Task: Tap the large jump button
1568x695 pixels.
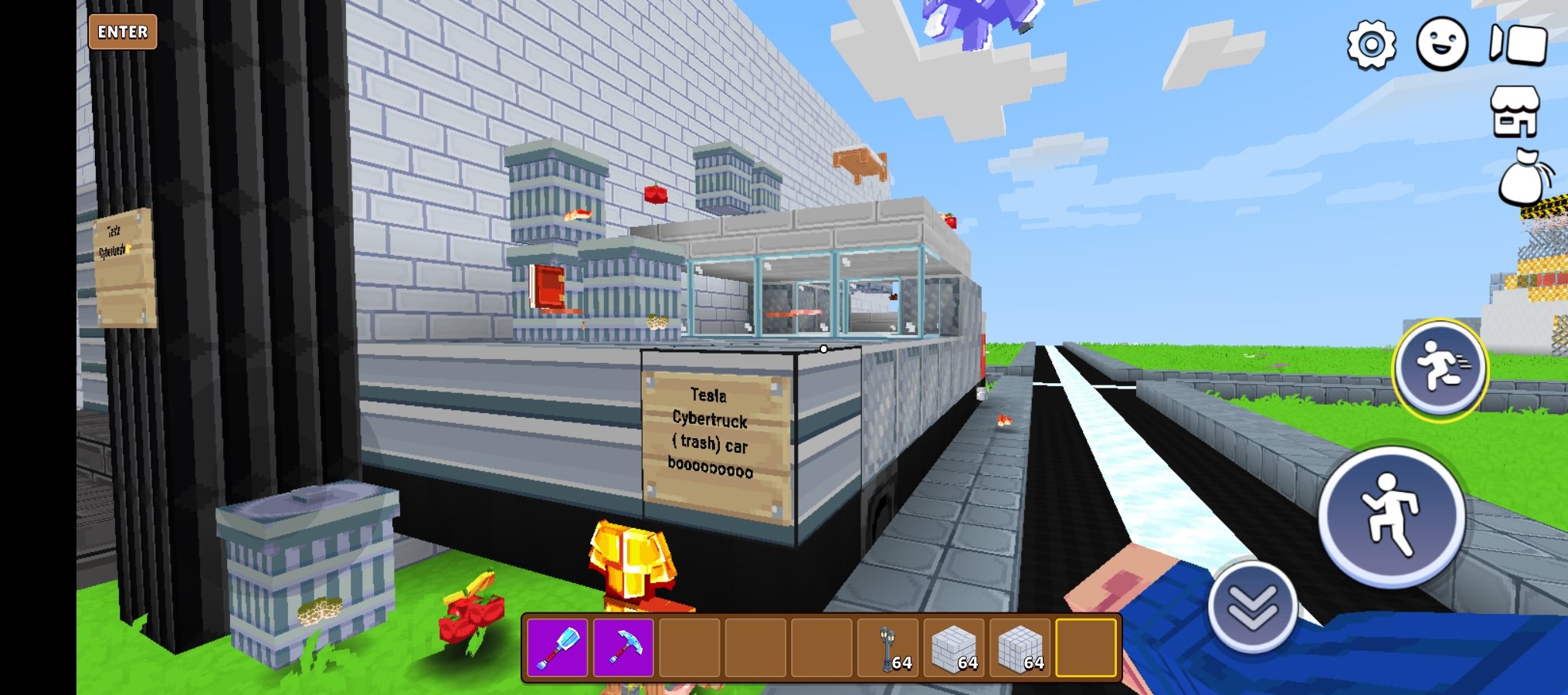Action: [1391, 515]
